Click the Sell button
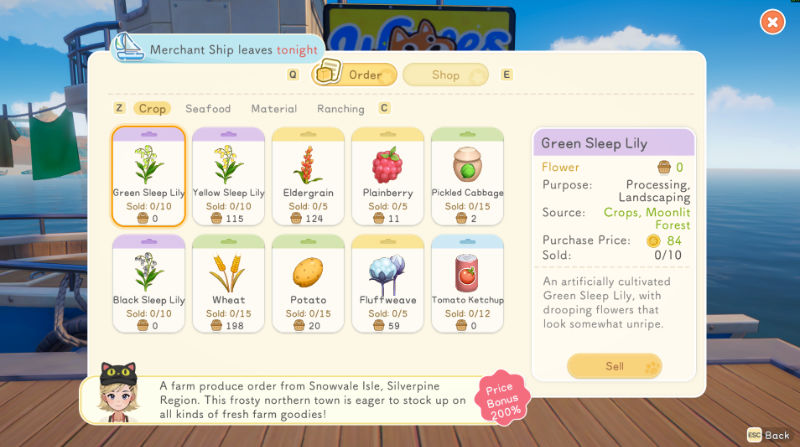 (x=614, y=366)
